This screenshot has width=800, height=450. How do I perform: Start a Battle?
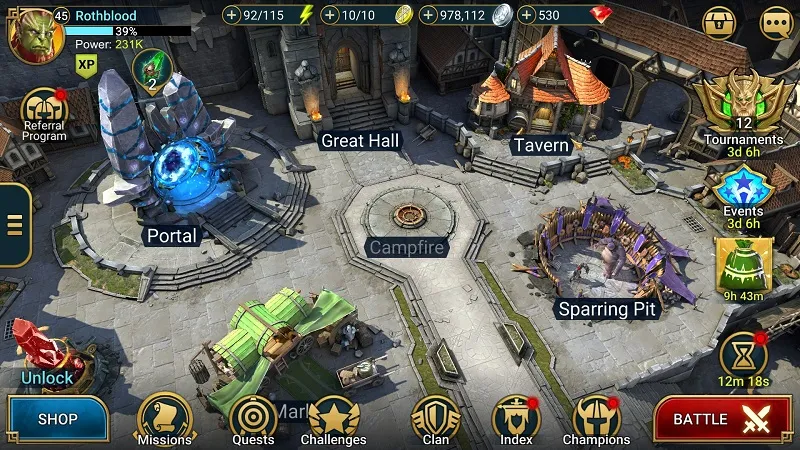click(715, 419)
